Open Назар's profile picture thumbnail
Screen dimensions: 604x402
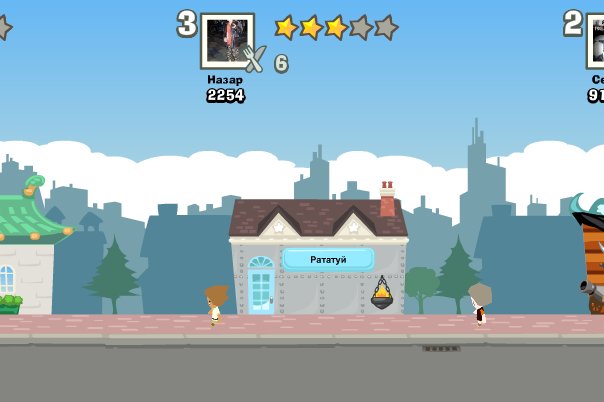click(x=227, y=40)
